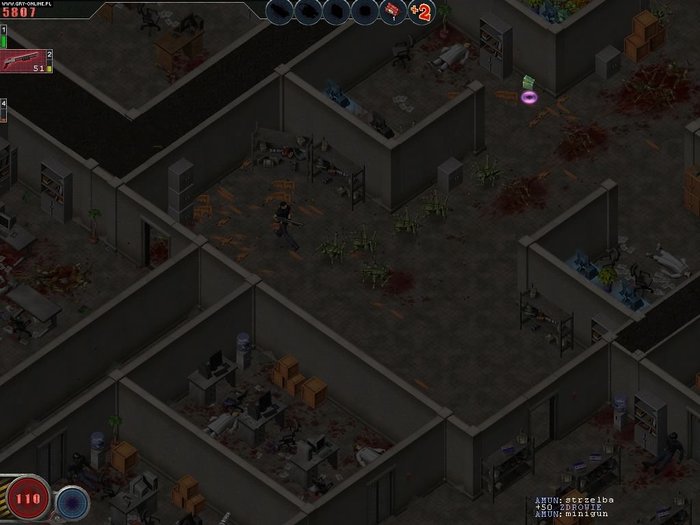
Task: Use the dynamite item slot
Action: (x=391, y=11)
